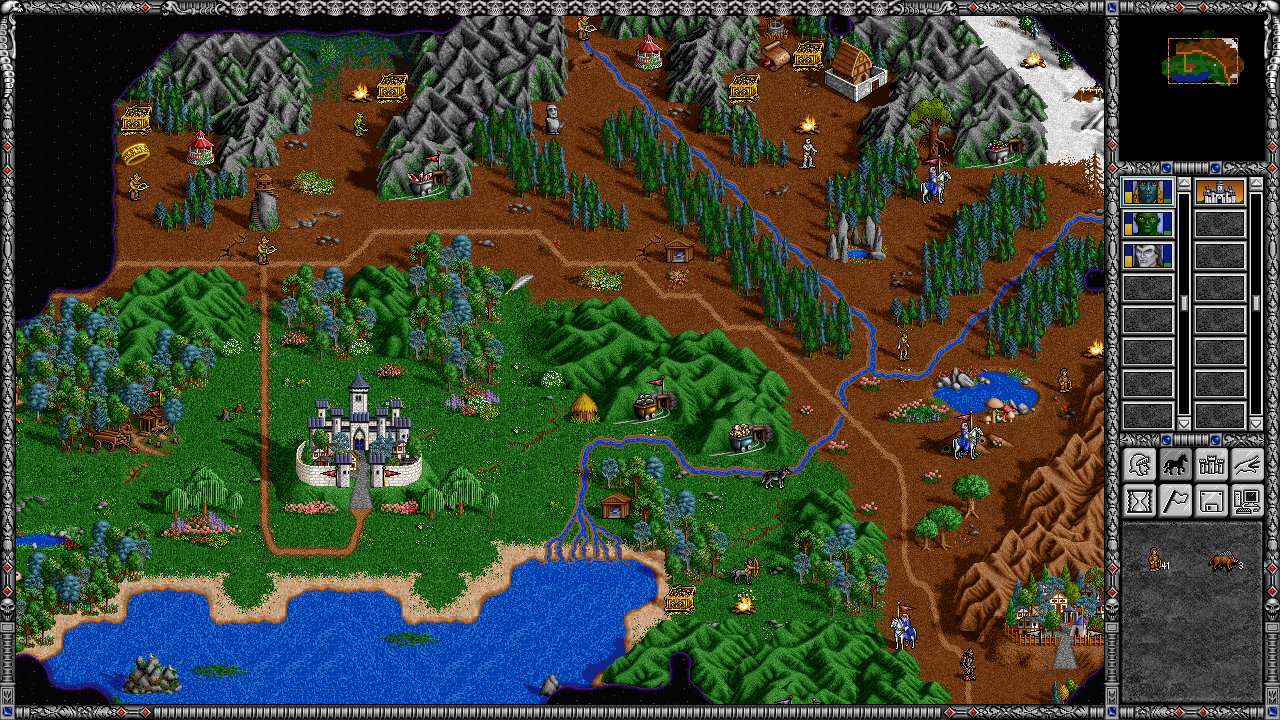Image resolution: width=1280 pixels, height=720 pixels.
Task: Select the Next Hero icon
Action: tap(1140, 463)
